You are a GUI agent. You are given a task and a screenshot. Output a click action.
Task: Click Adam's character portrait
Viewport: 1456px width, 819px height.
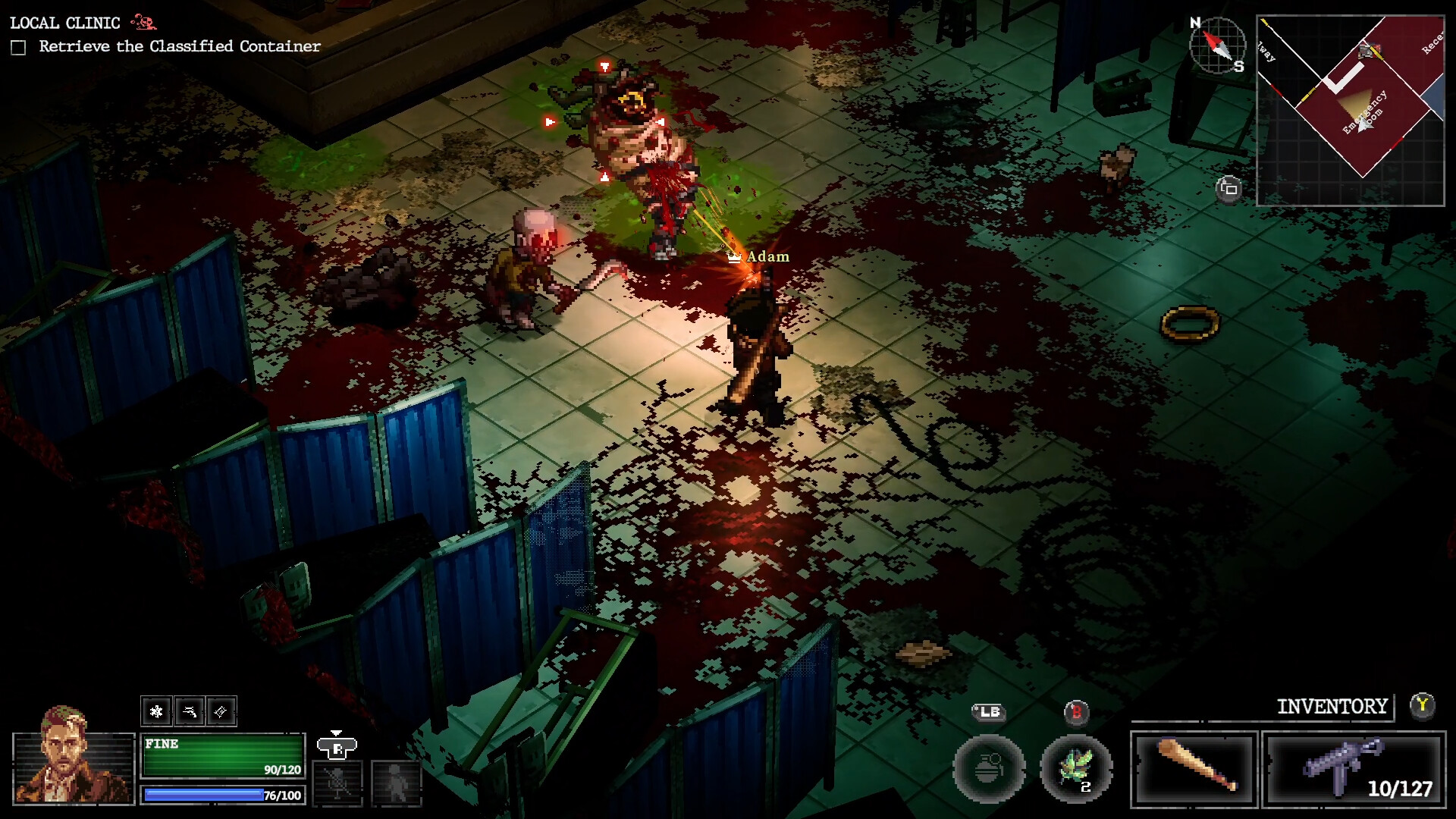tap(73, 757)
